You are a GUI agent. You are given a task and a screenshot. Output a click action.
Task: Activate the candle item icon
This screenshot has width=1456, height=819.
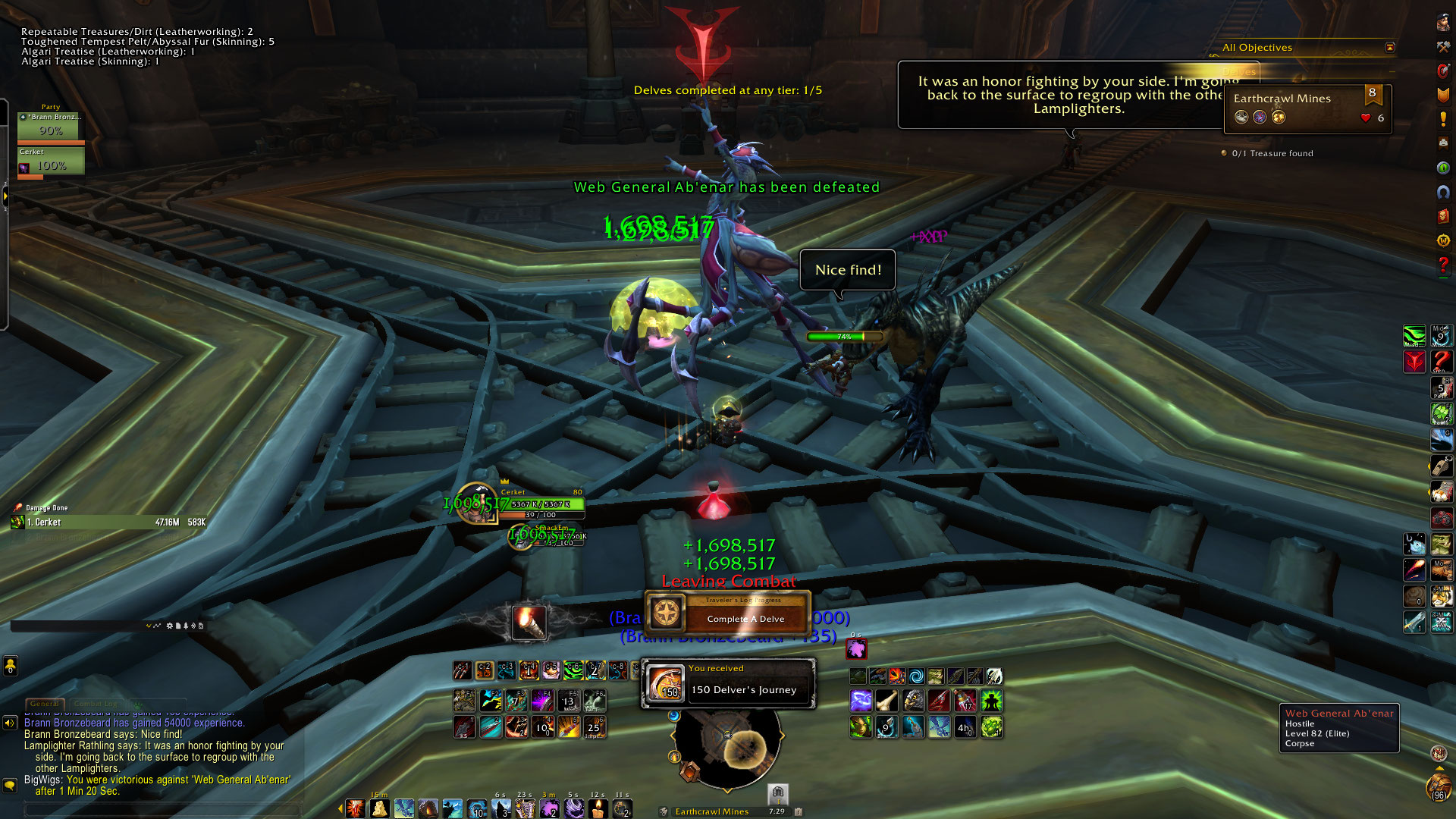598,808
